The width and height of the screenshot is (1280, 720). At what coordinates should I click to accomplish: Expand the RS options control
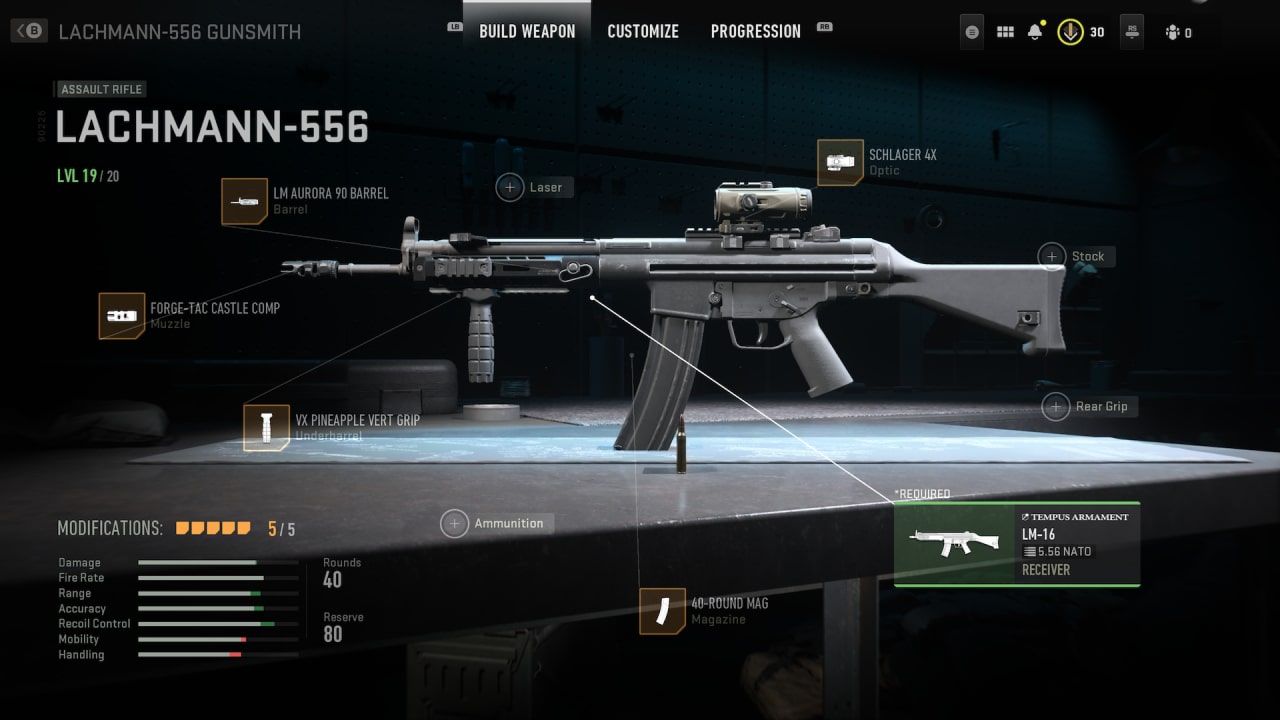tap(1131, 31)
